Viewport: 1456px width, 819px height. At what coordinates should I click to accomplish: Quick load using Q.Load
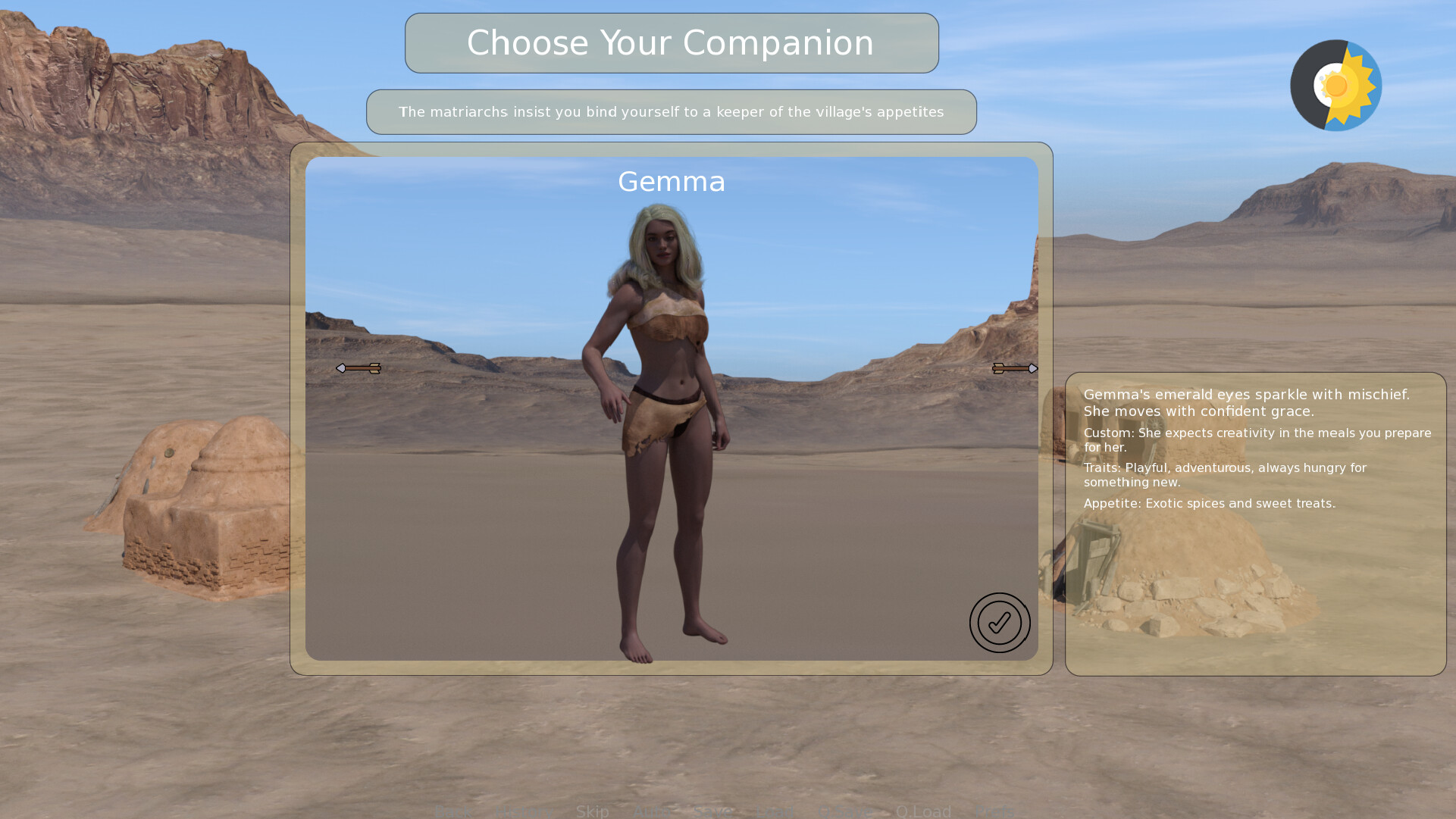(925, 811)
